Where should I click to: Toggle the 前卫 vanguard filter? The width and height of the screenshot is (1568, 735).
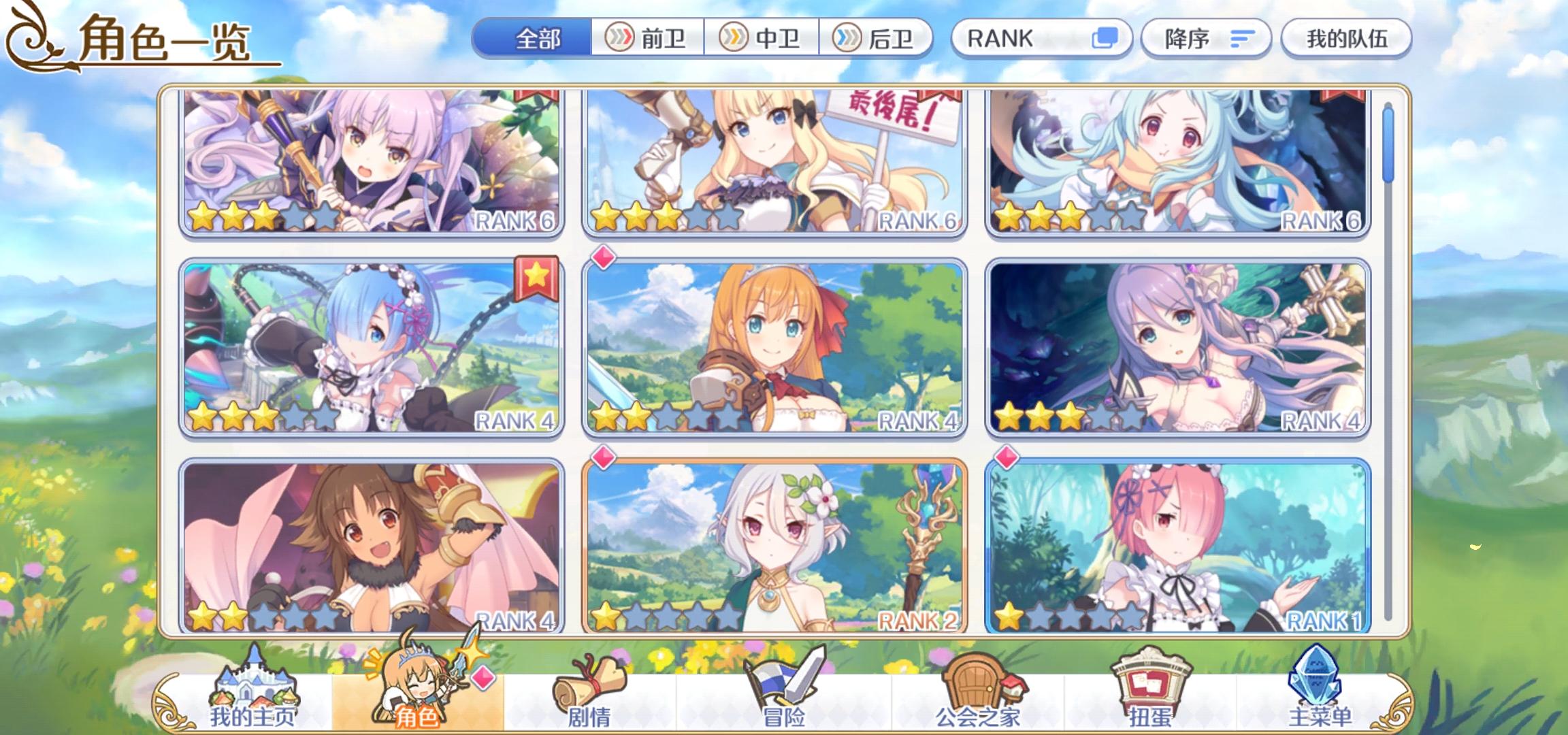click(x=648, y=39)
